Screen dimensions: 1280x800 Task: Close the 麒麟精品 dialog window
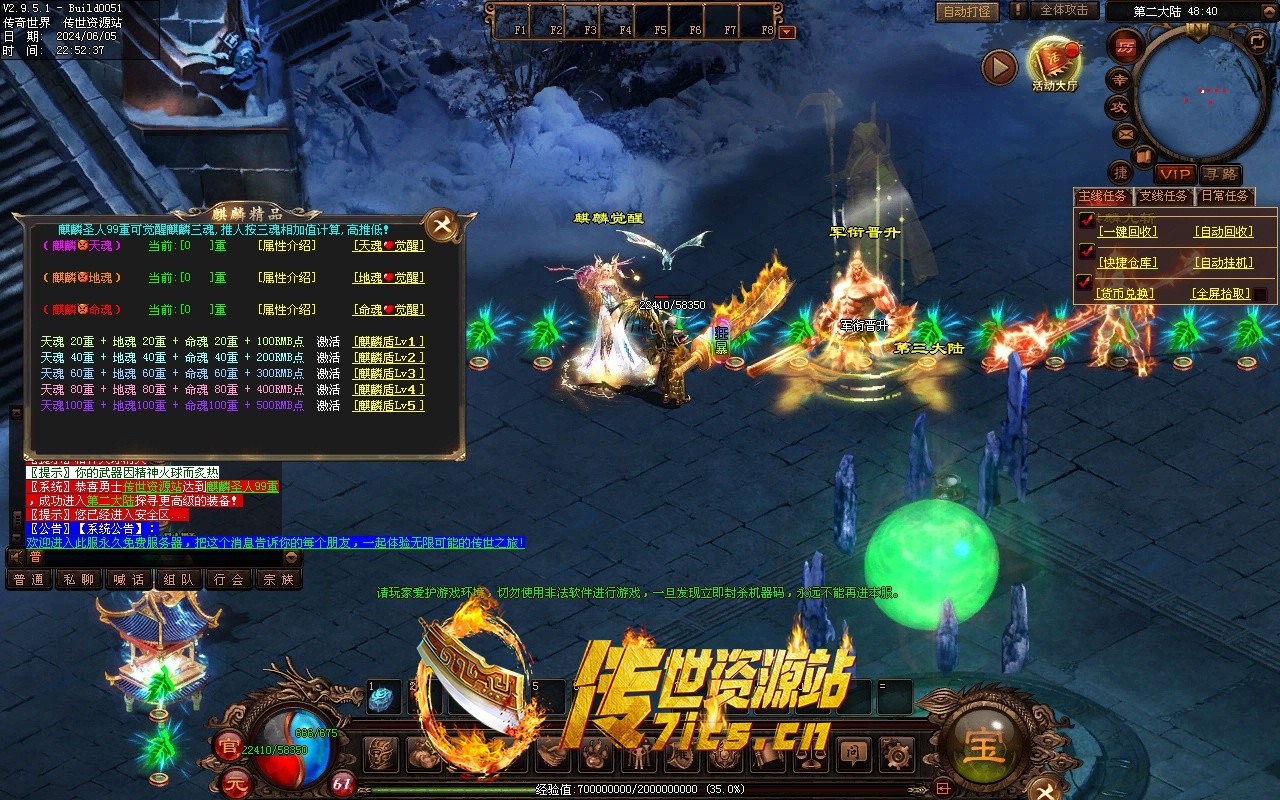(440, 226)
